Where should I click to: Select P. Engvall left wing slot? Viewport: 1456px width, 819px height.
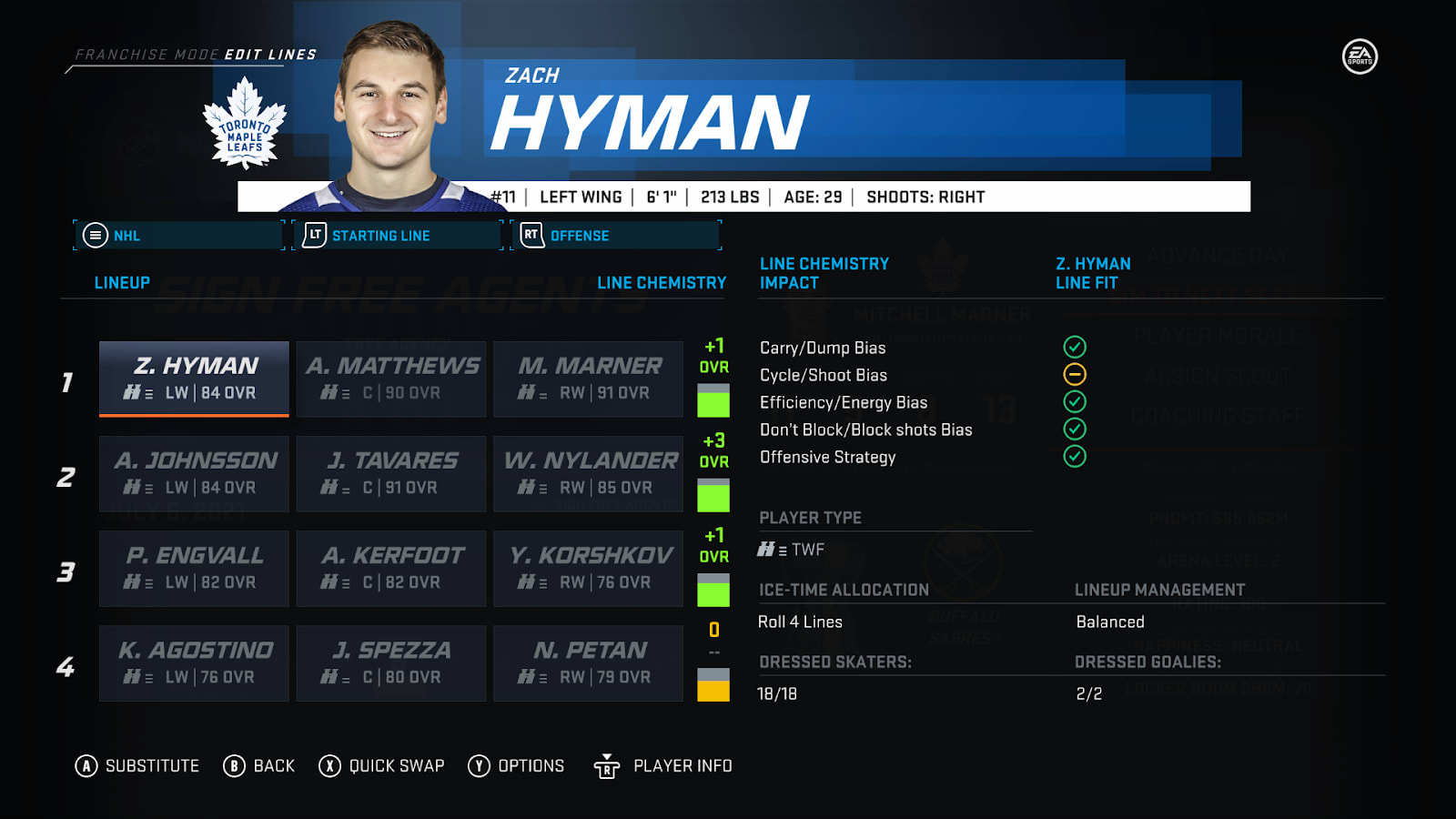(194, 568)
